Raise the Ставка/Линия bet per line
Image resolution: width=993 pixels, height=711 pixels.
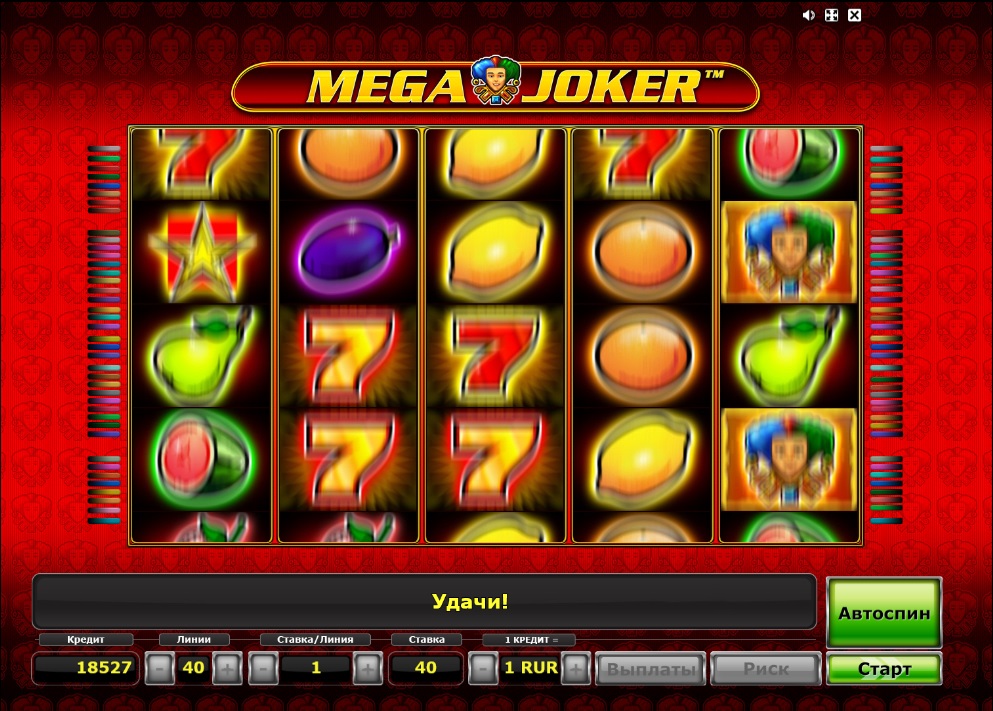[368, 668]
